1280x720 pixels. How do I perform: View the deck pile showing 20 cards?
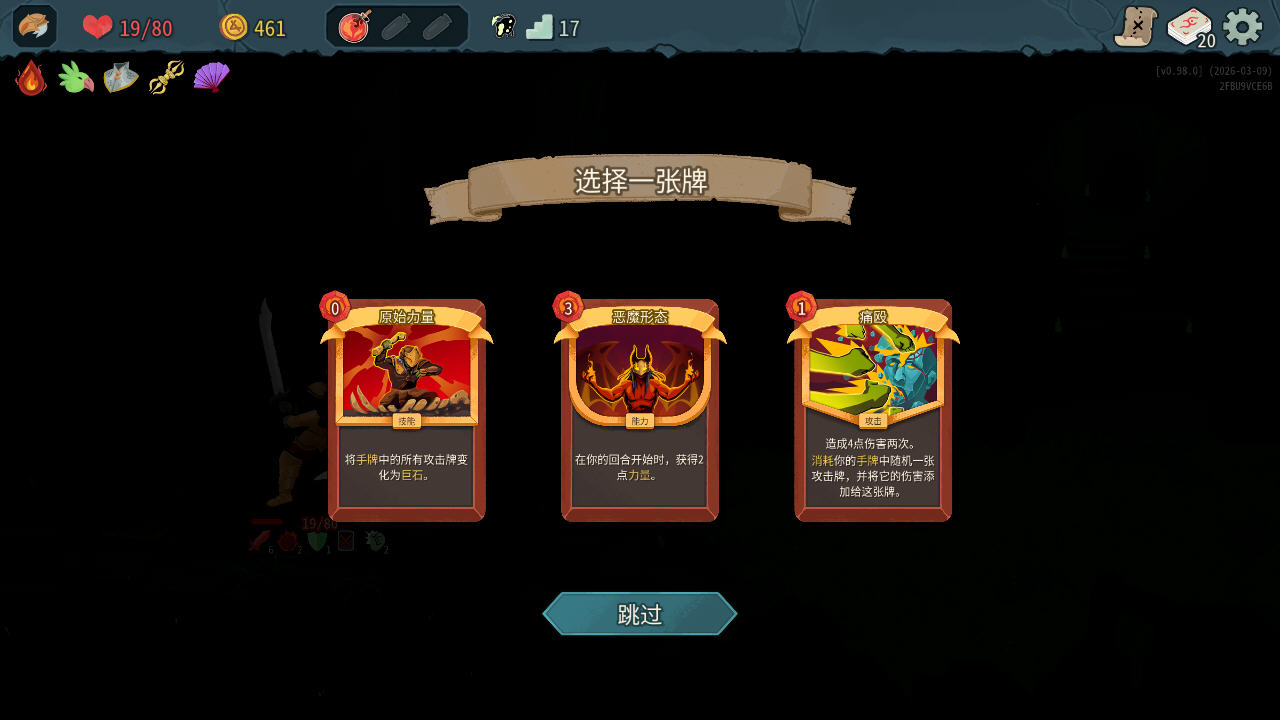click(x=1186, y=28)
